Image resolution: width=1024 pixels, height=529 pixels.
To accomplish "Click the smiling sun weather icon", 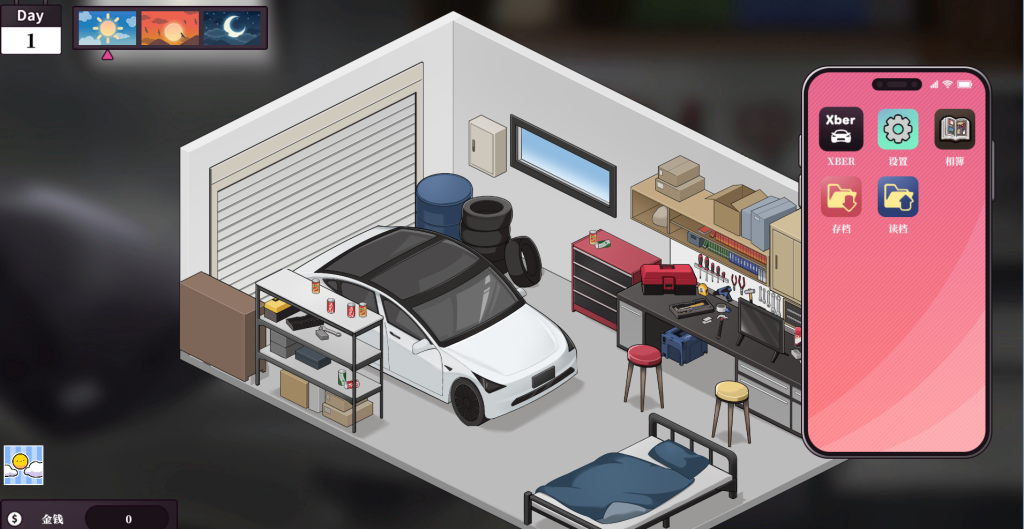I will pos(23,465).
